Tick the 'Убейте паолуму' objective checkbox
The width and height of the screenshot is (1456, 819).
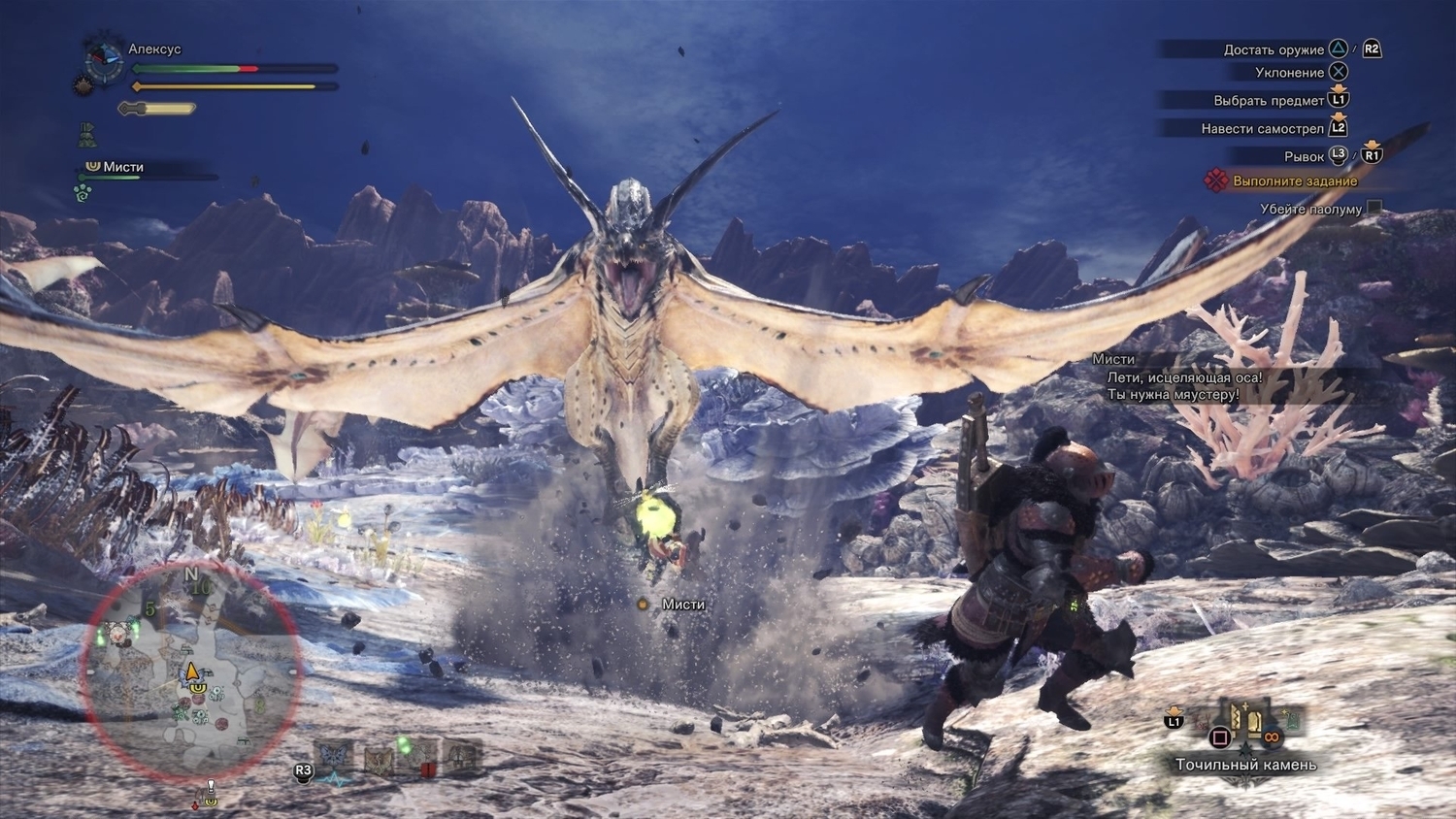tap(1373, 208)
